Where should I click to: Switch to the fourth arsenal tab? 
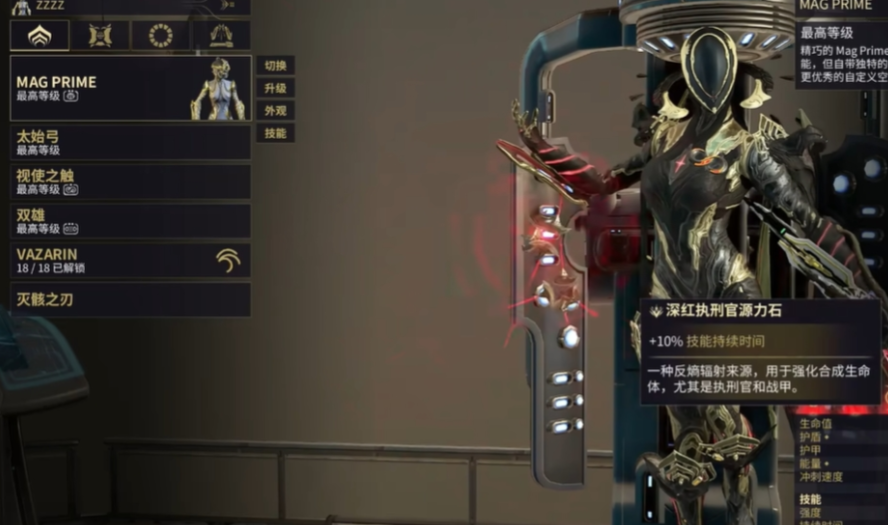point(221,36)
